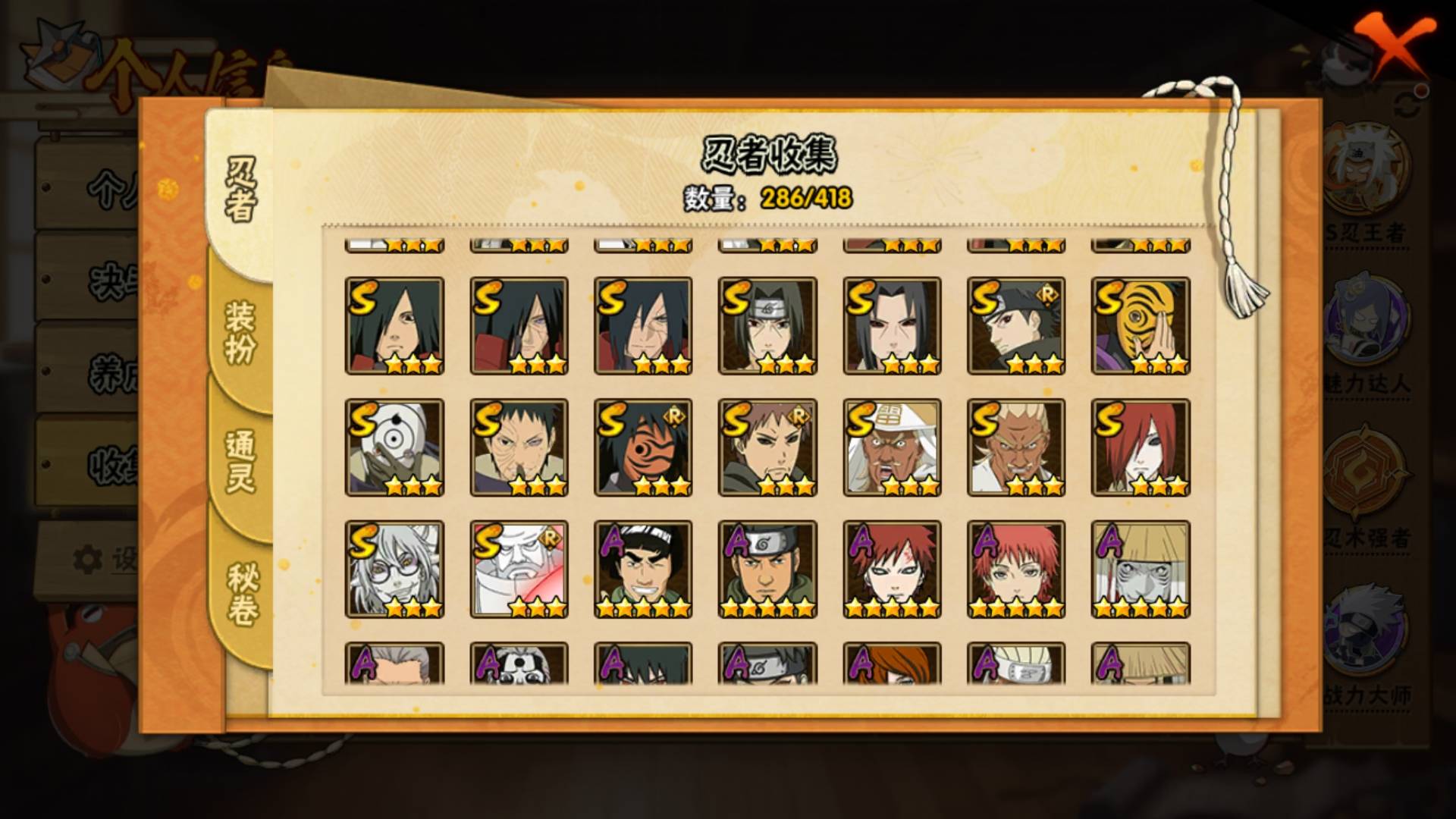Screen dimensions: 1456x819
Task: Choose the orange spiral-mask Tobi portrait
Action: click(x=1140, y=325)
